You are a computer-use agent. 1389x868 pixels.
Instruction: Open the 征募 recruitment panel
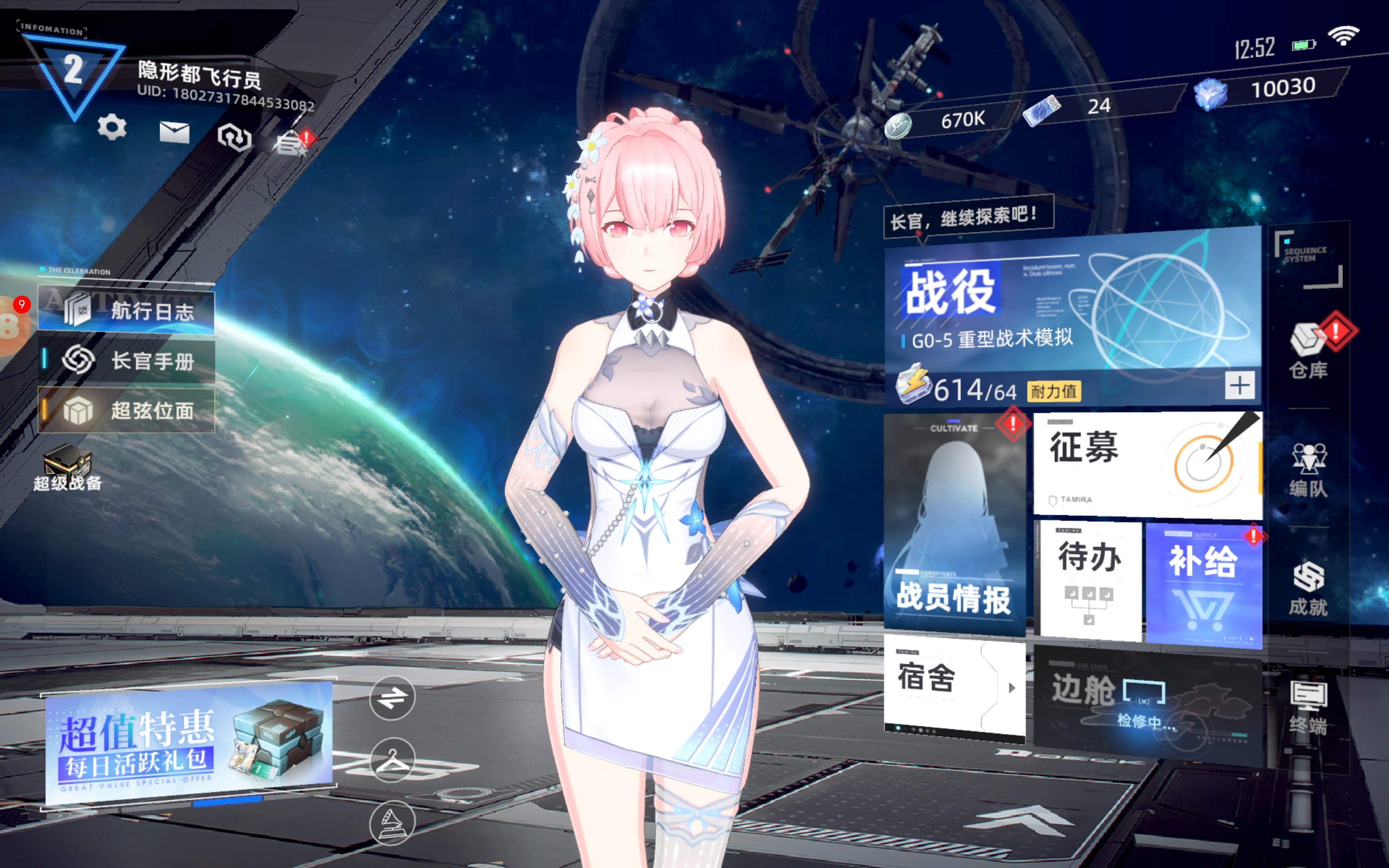tap(1147, 463)
